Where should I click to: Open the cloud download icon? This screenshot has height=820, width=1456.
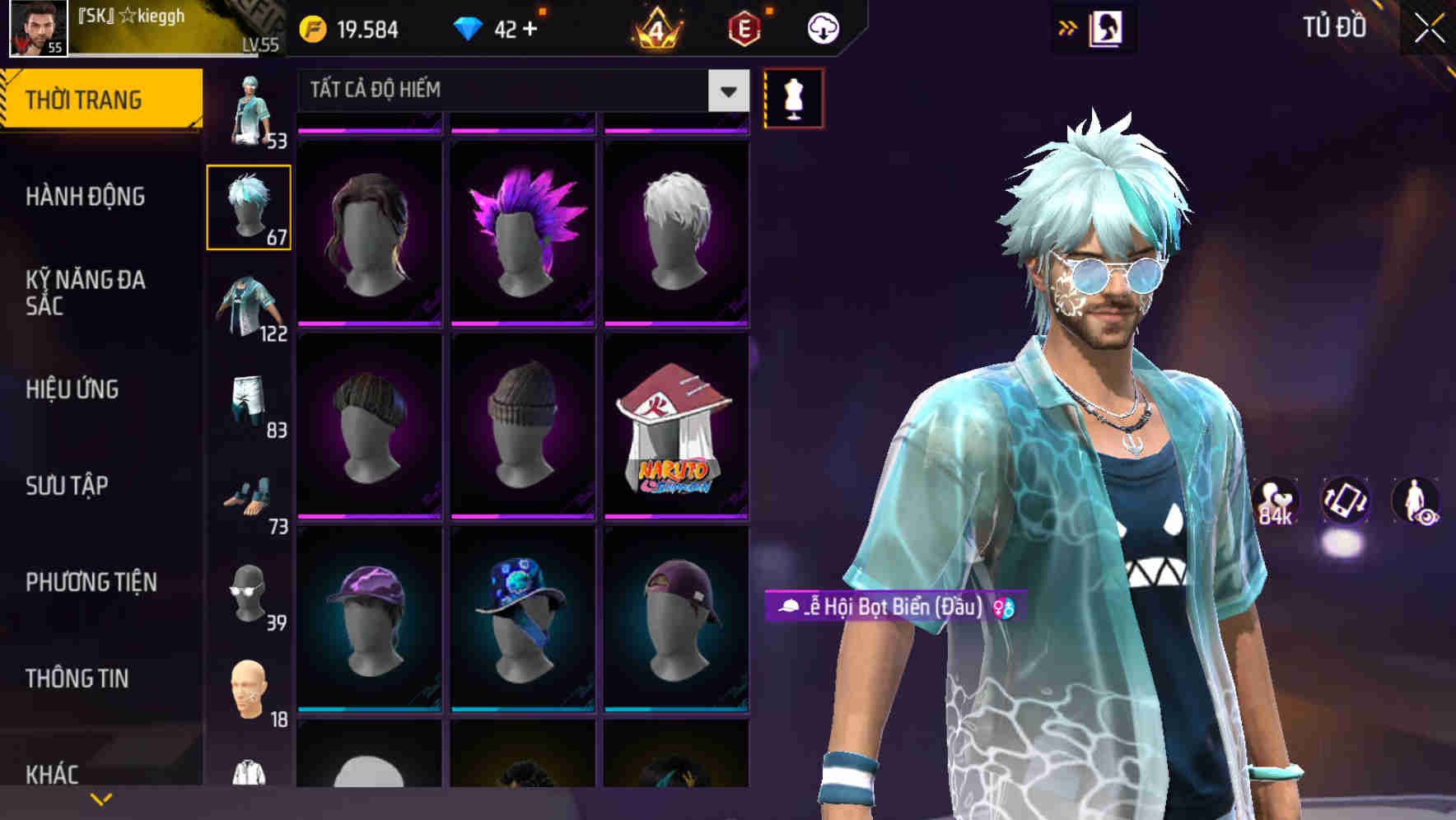click(821, 27)
